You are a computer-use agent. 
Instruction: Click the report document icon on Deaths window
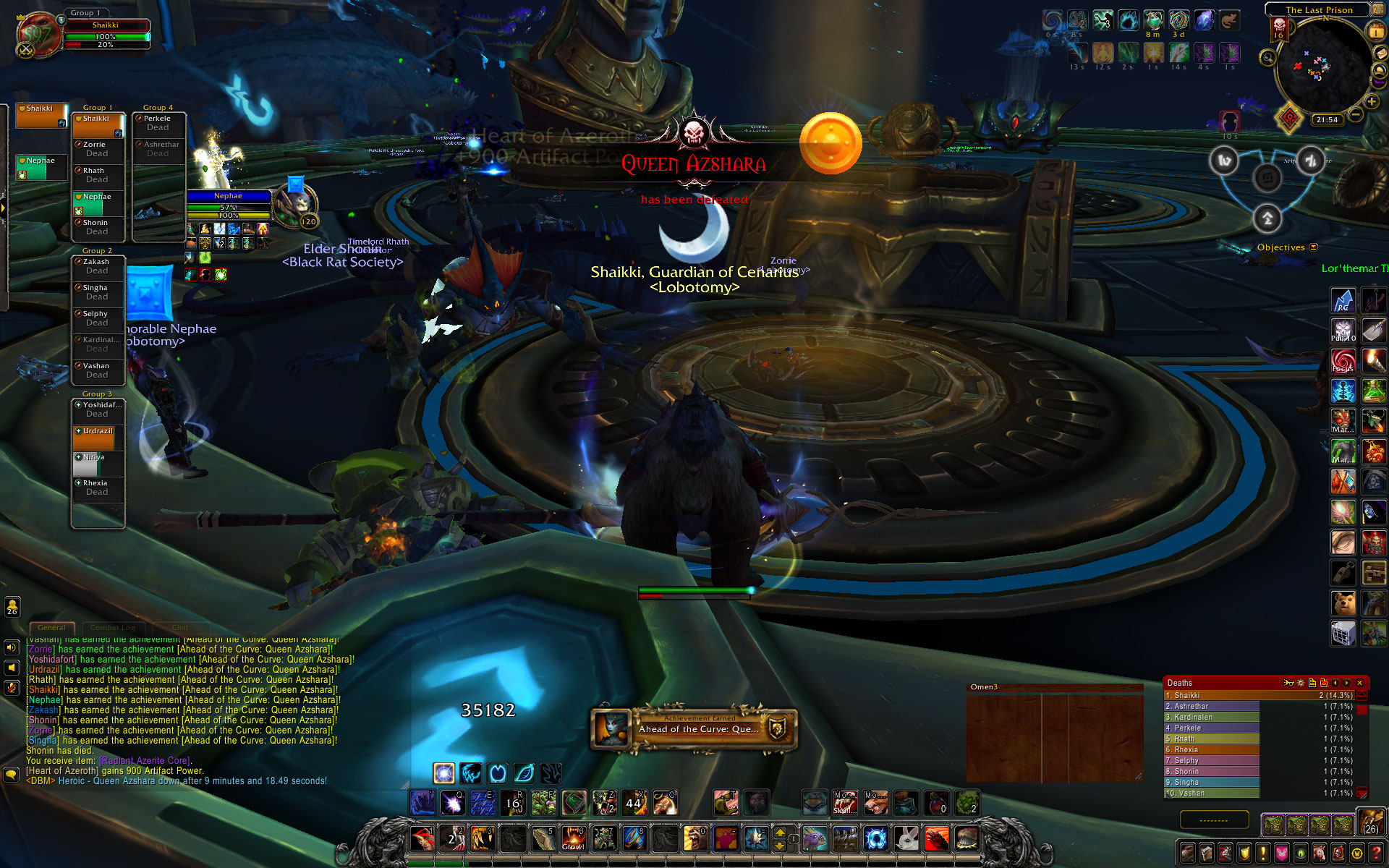click(x=1312, y=683)
